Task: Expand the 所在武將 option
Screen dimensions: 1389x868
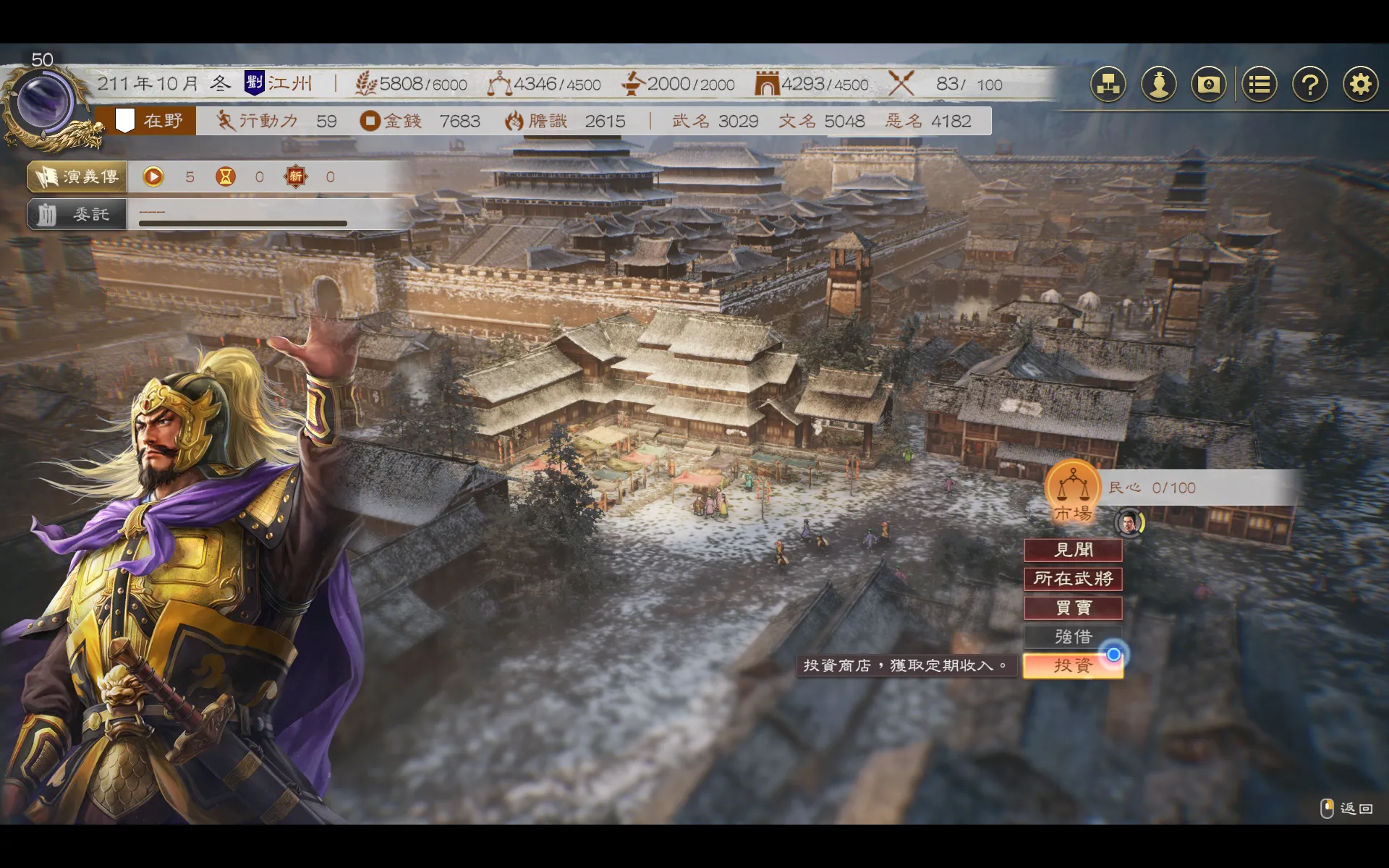Action: [x=1073, y=579]
